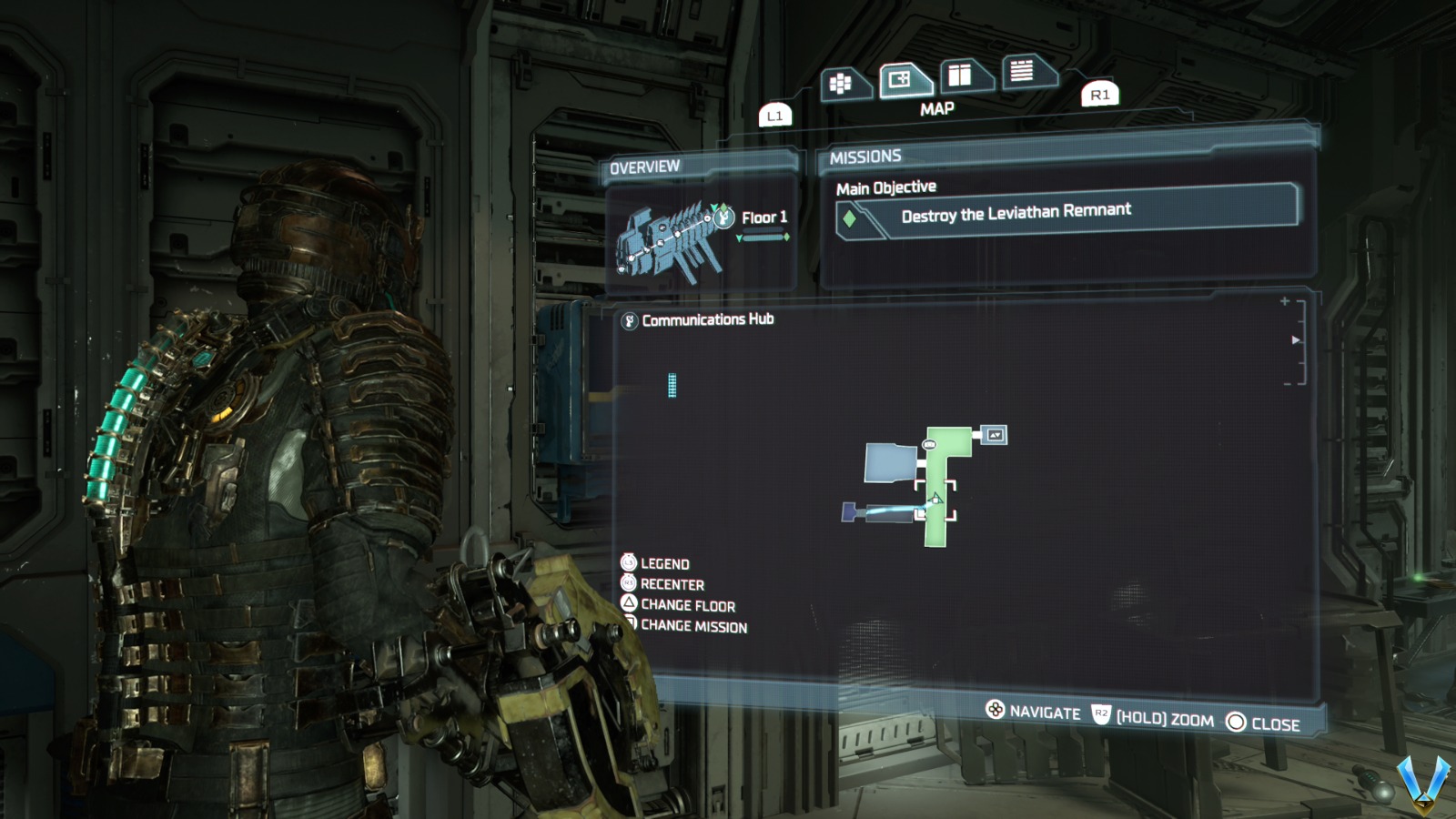Select the elevator icon beside the green room
Screen dimensions: 1456x819
pyautogui.click(x=994, y=435)
